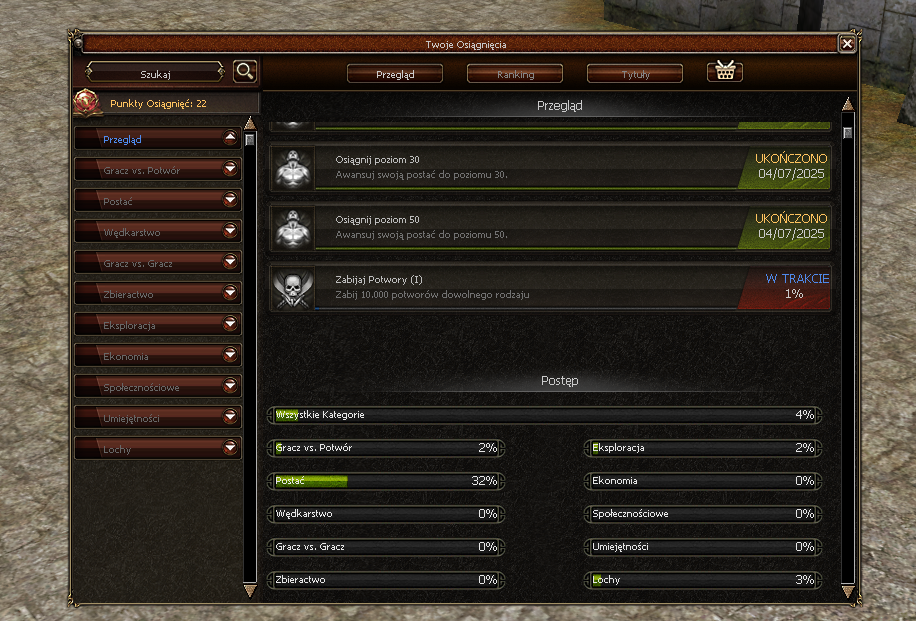916x621 pixels.
Task: Expand the Umiejętności category
Action: click(x=231, y=419)
